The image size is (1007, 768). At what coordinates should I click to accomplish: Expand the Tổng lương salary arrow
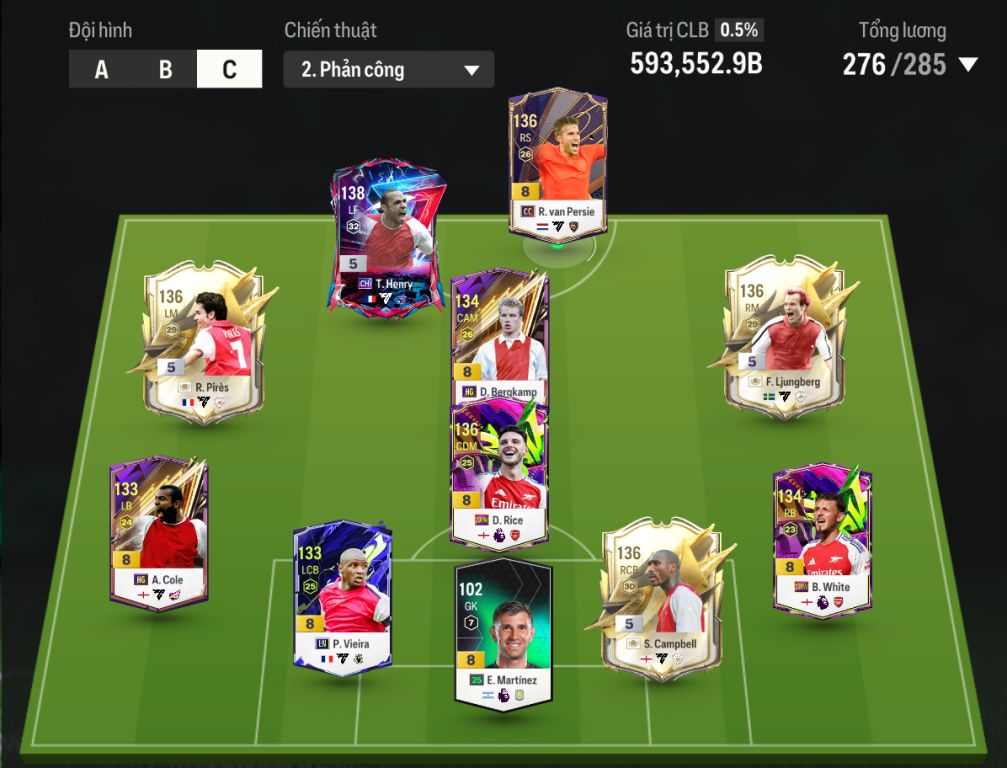pyautogui.click(x=967, y=65)
